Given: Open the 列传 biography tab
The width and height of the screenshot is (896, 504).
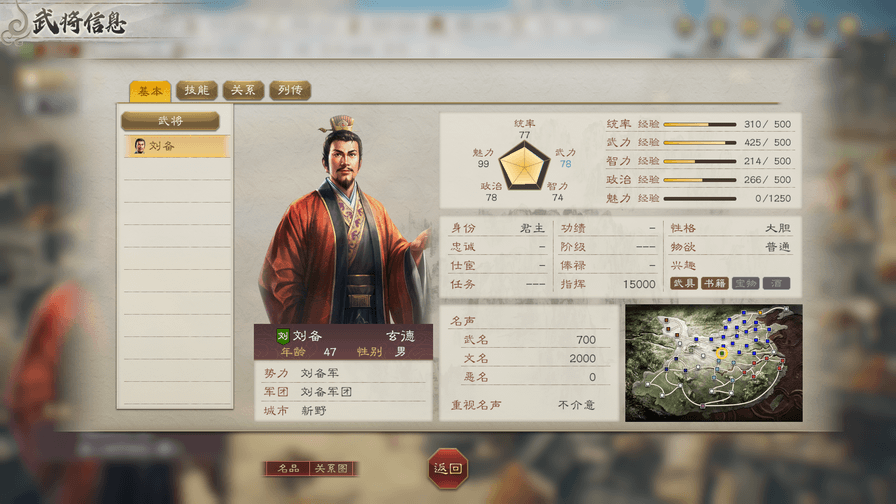Looking at the screenshot, I should [290, 91].
